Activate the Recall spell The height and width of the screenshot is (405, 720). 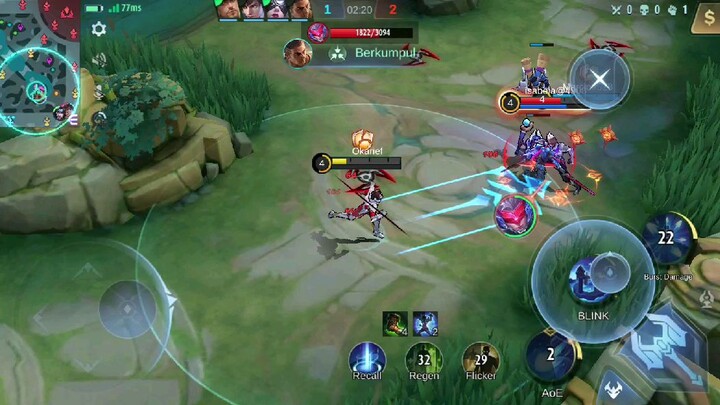click(x=367, y=360)
